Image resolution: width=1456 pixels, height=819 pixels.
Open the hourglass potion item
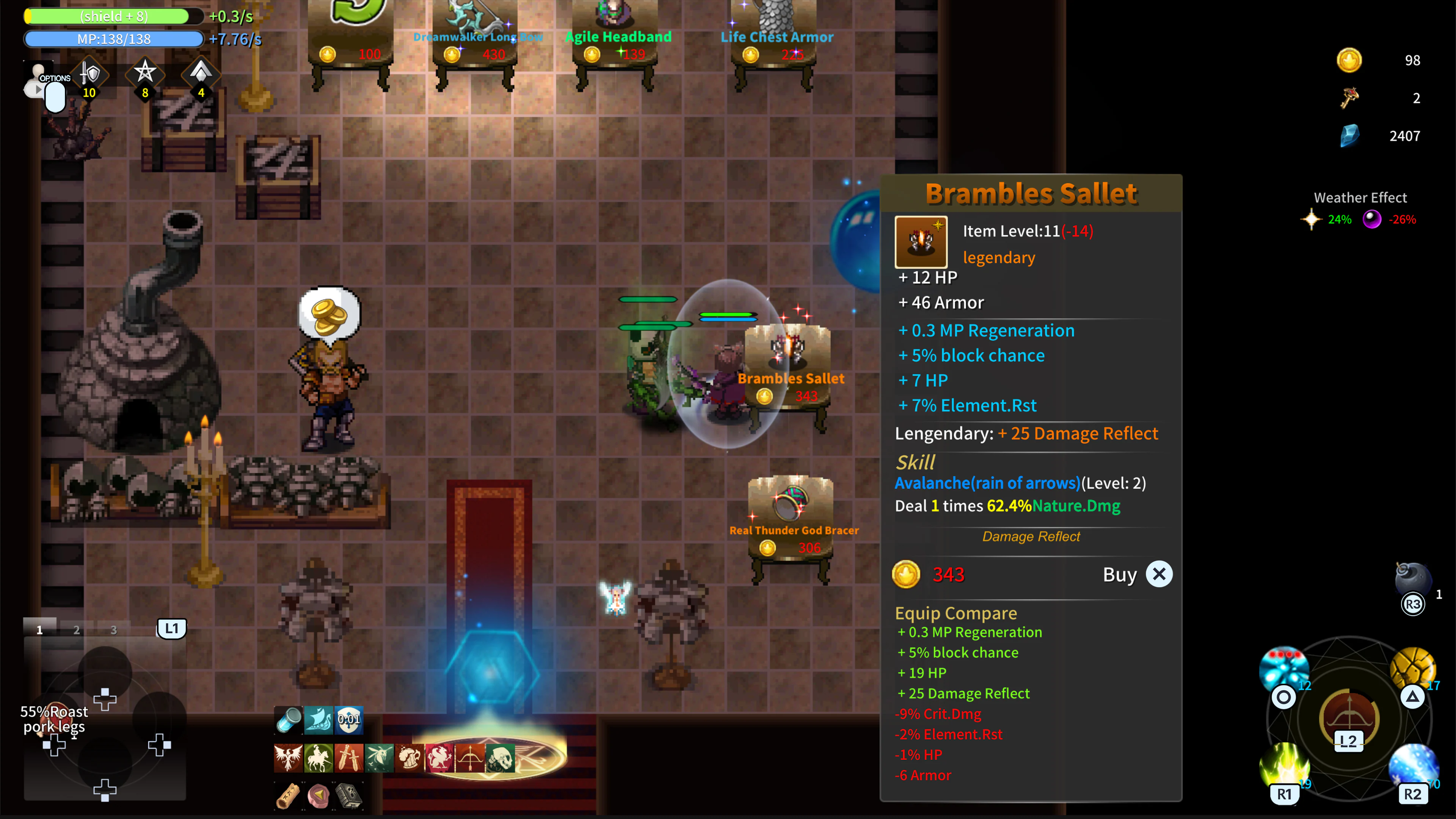point(288,721)
